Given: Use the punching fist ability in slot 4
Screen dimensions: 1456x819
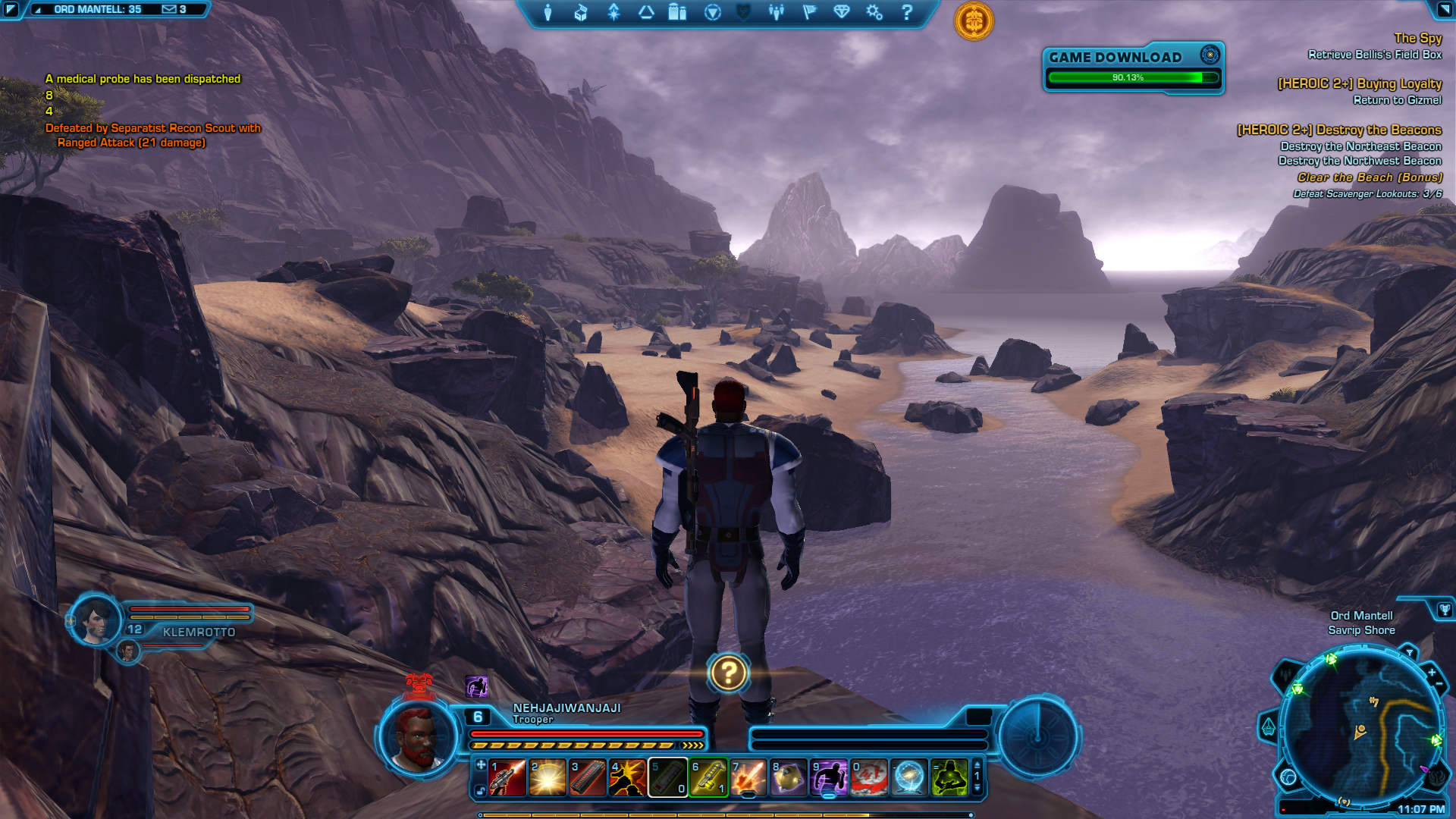Looking at the screenshot, I should pos(628,778).
